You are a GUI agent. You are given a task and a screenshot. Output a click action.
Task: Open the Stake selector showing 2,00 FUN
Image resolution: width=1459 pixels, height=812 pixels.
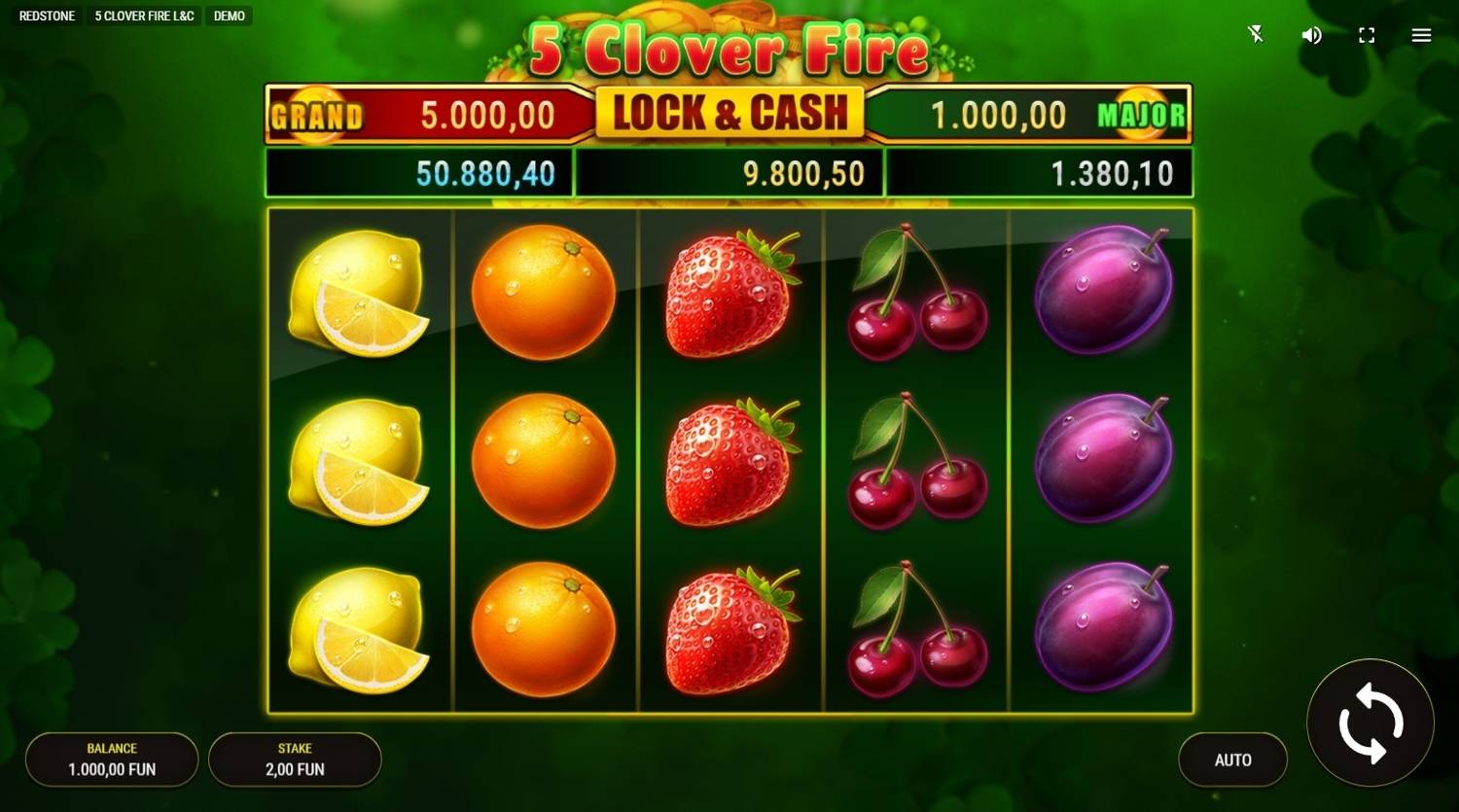pos(295,759)
